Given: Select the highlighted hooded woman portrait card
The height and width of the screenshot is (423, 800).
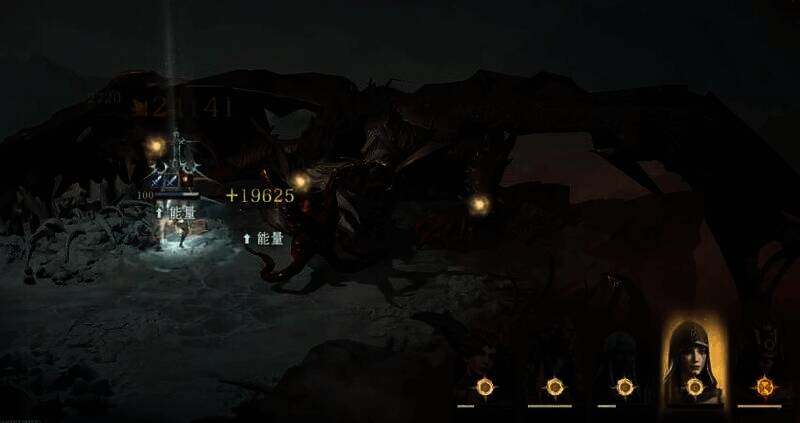Looking at the screenshot, I should coord(694,361).
